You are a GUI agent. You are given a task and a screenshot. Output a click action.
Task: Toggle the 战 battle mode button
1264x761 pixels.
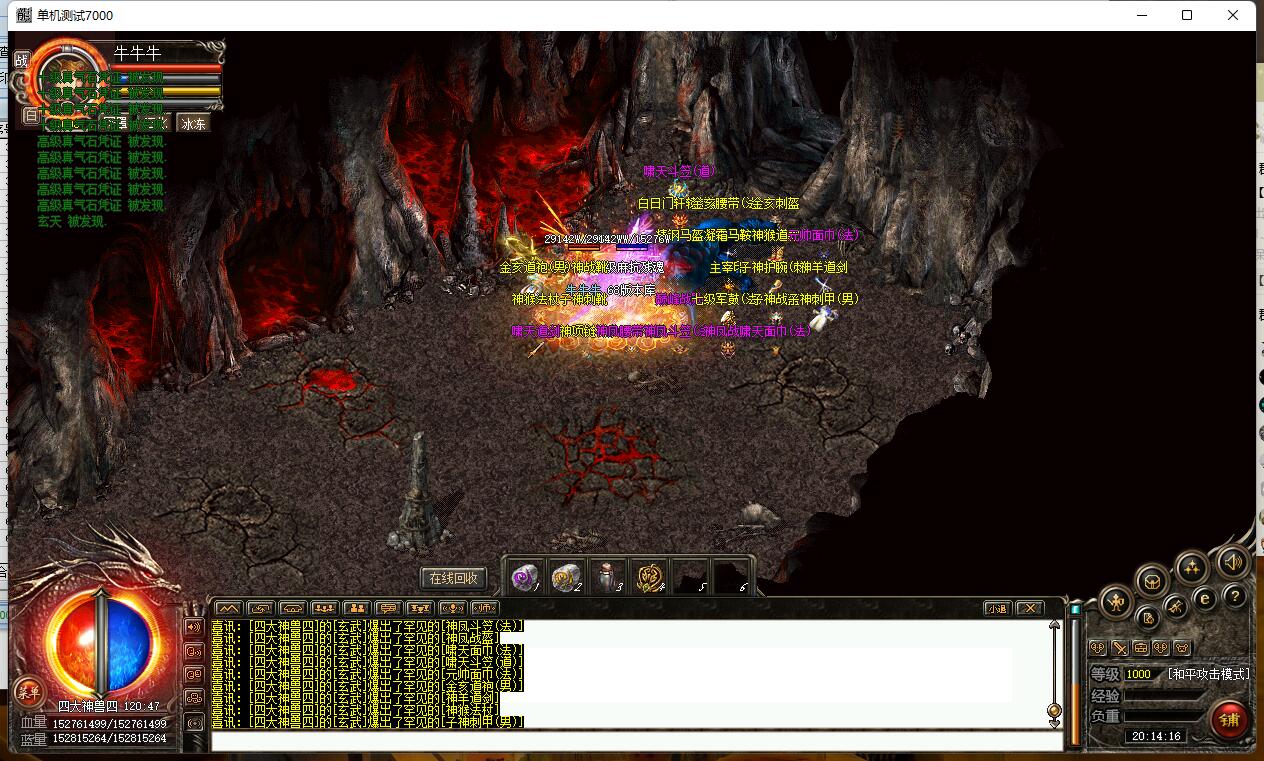[x=22, y=59]
